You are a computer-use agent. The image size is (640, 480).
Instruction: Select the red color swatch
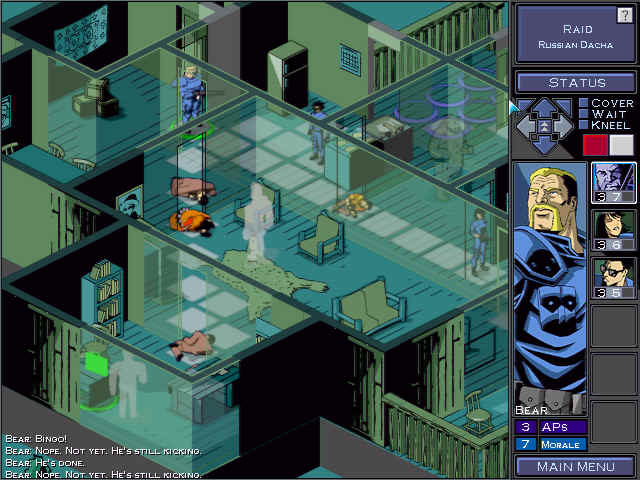coord(595,145)
